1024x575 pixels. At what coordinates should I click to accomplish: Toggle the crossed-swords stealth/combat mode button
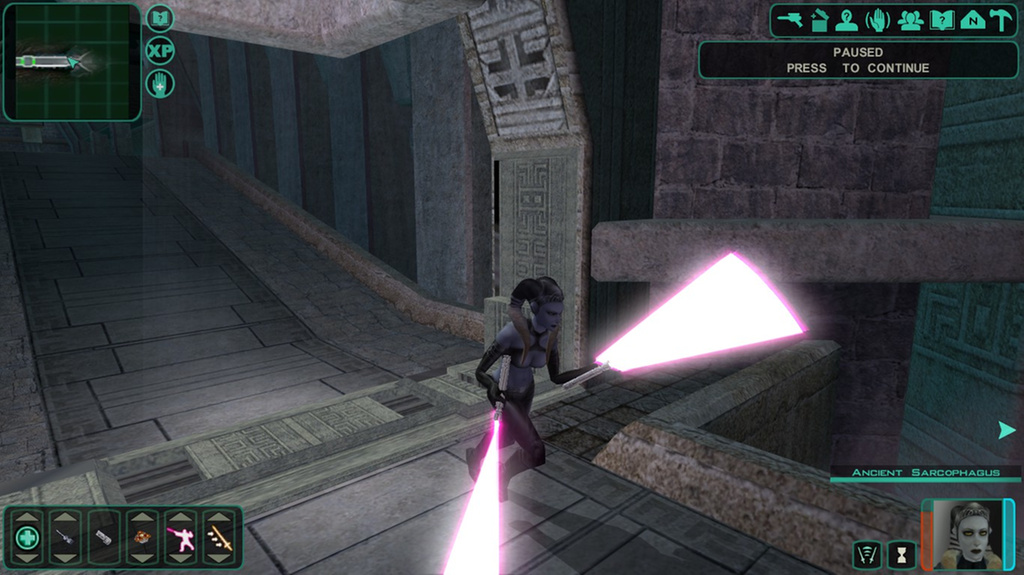pos(868,554)
